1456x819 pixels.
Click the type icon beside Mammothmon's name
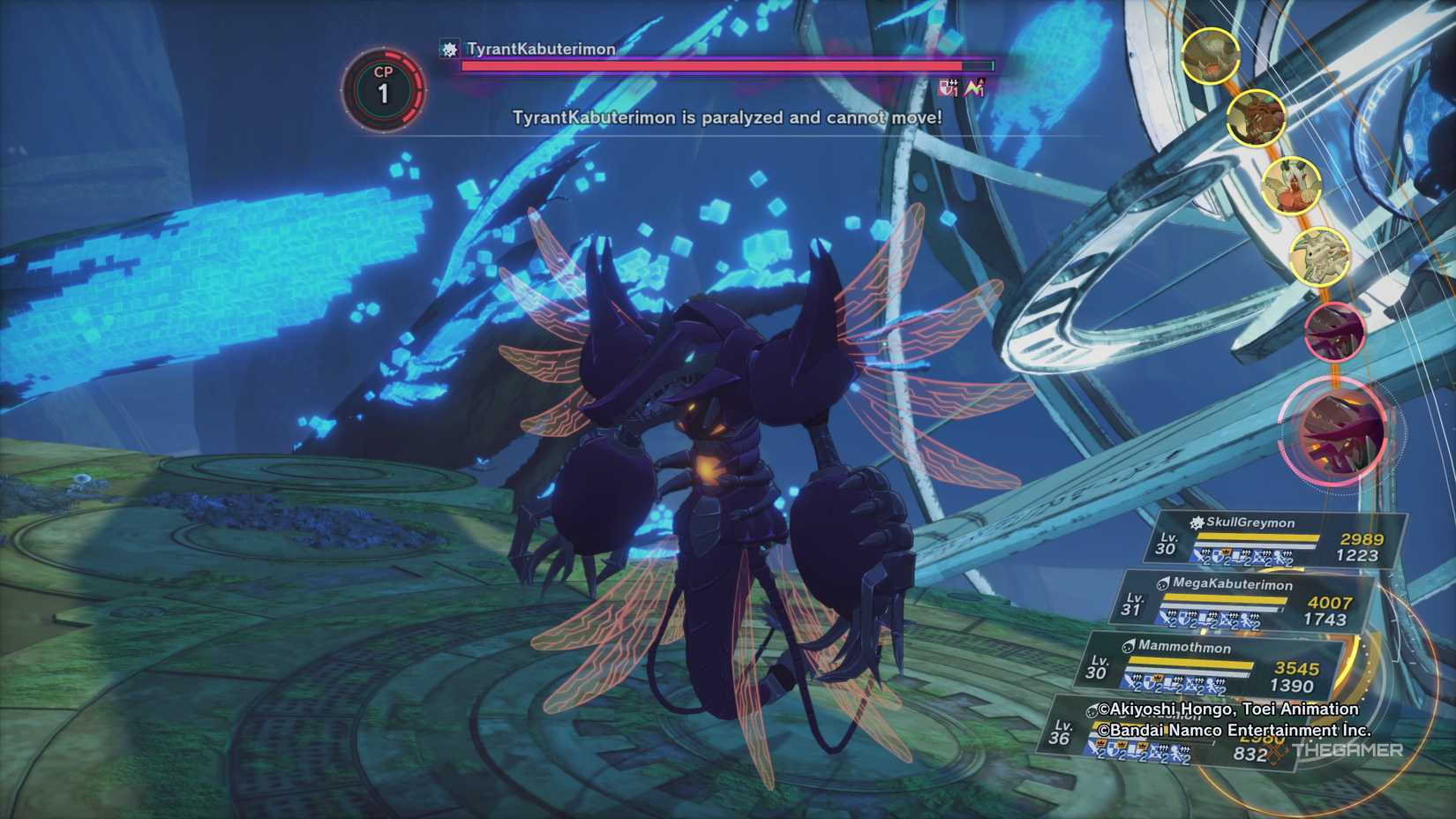[x=1129, y=646]
